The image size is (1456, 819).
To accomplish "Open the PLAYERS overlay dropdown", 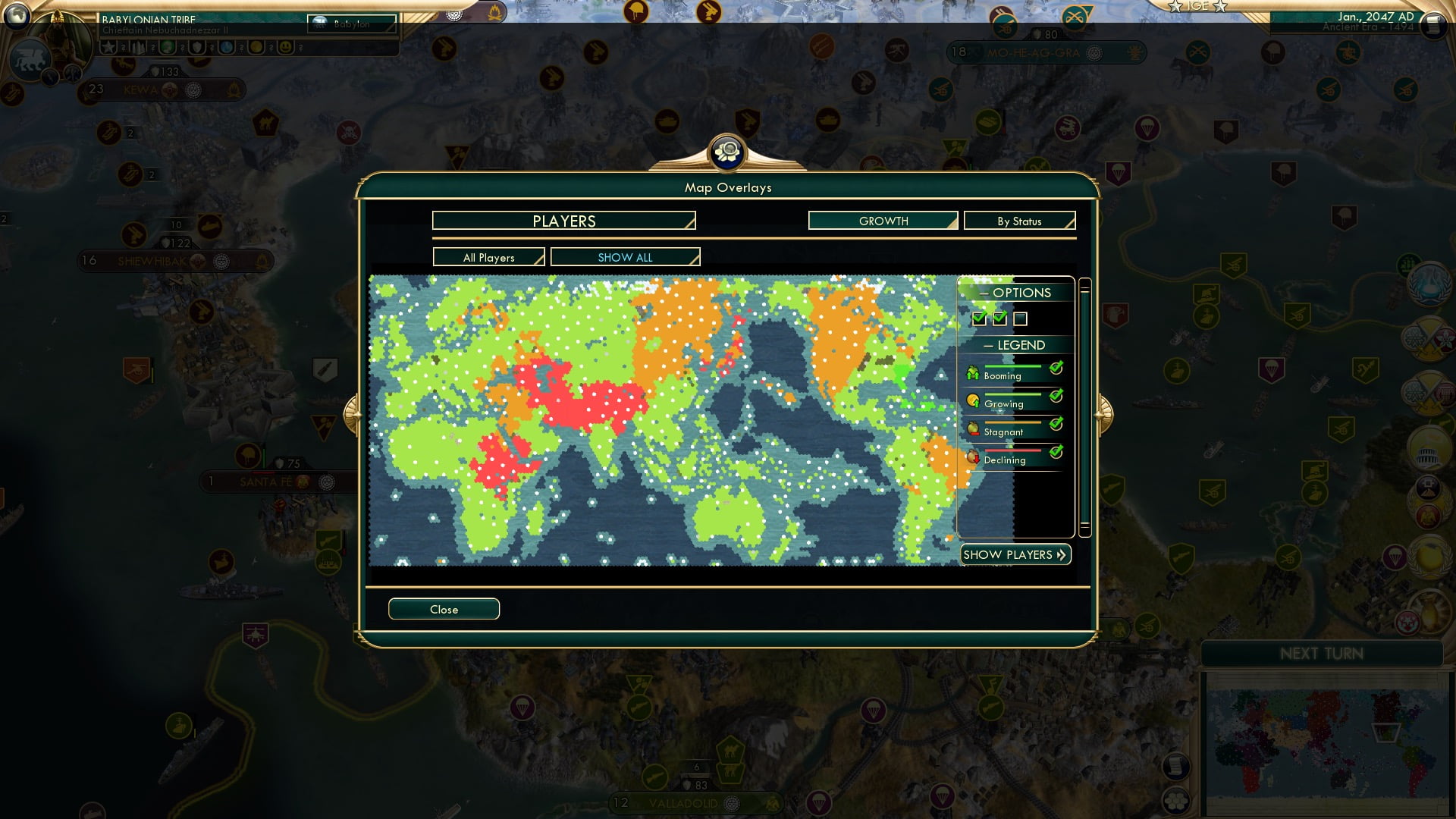I will pyautogui.click(x=563, y=221).
